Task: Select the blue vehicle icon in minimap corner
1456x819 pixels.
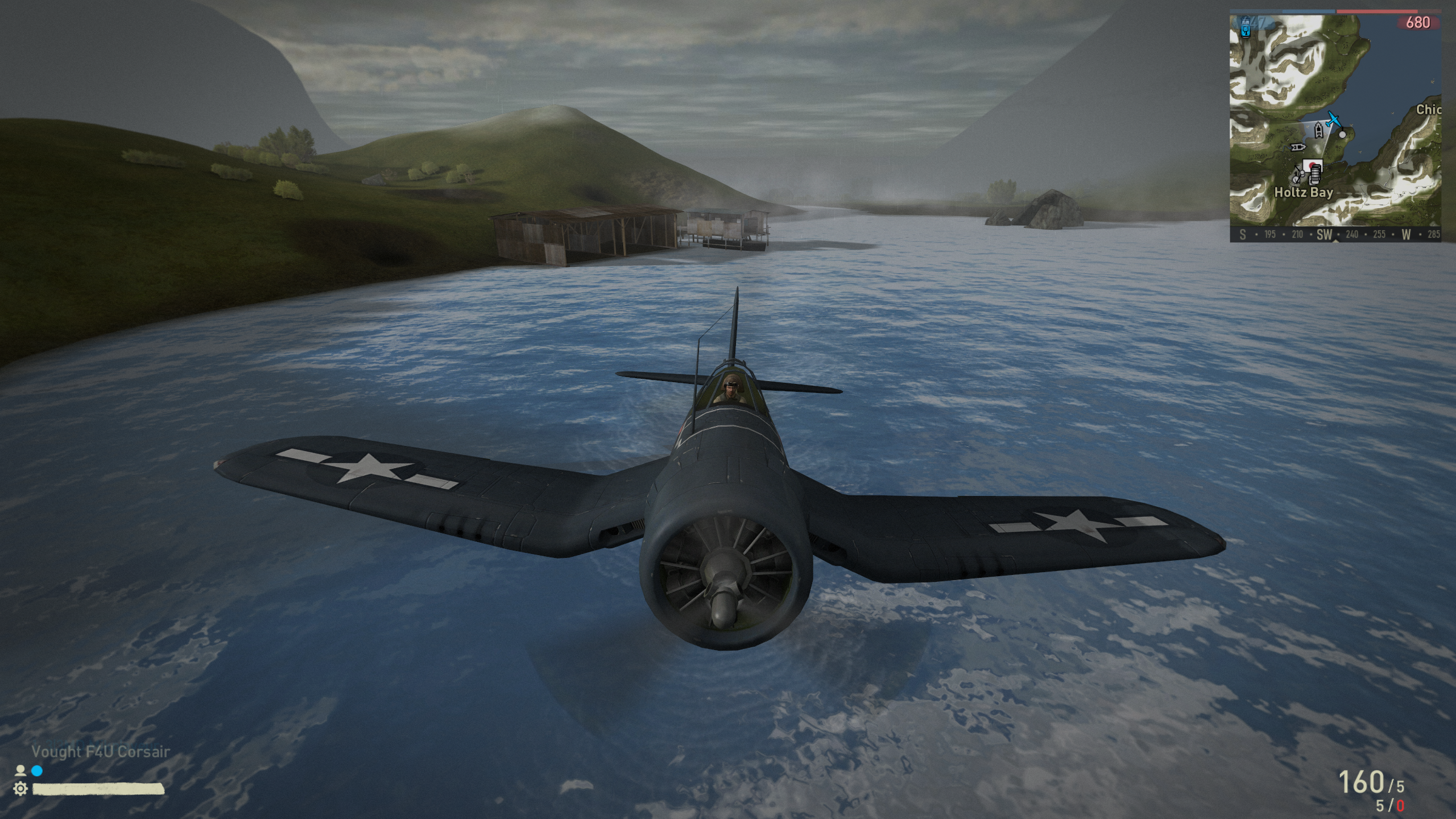Action: (x=1246, y=27)
